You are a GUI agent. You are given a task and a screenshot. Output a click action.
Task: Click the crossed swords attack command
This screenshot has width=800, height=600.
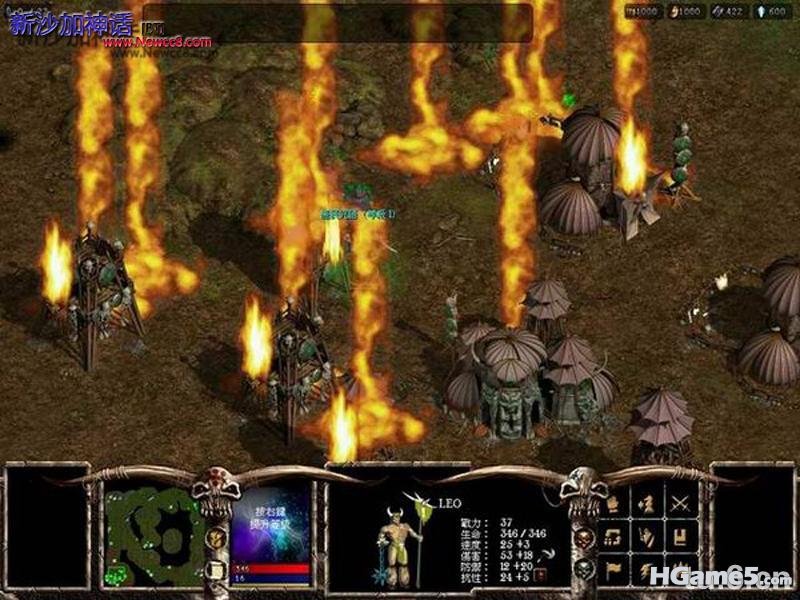pyautogui.click(x=682, y=505)
